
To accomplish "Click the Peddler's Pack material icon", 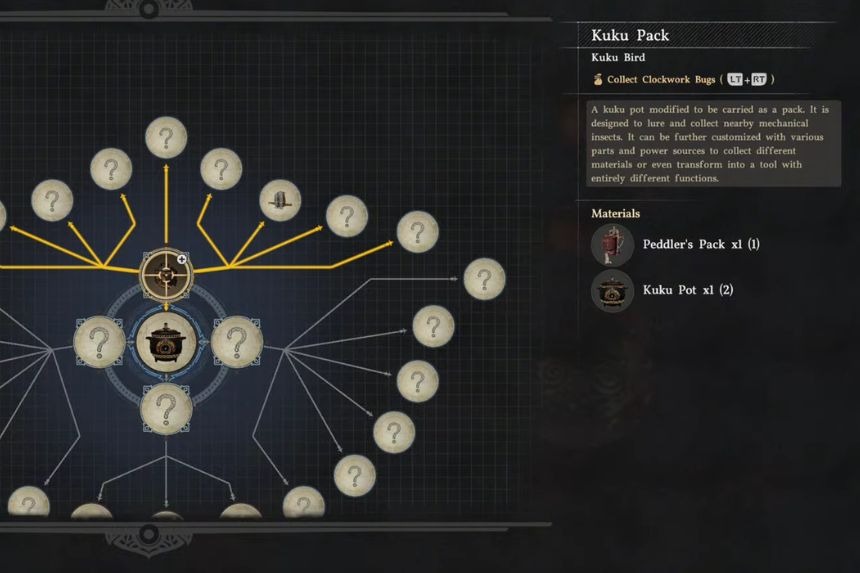I will point(612,245).
